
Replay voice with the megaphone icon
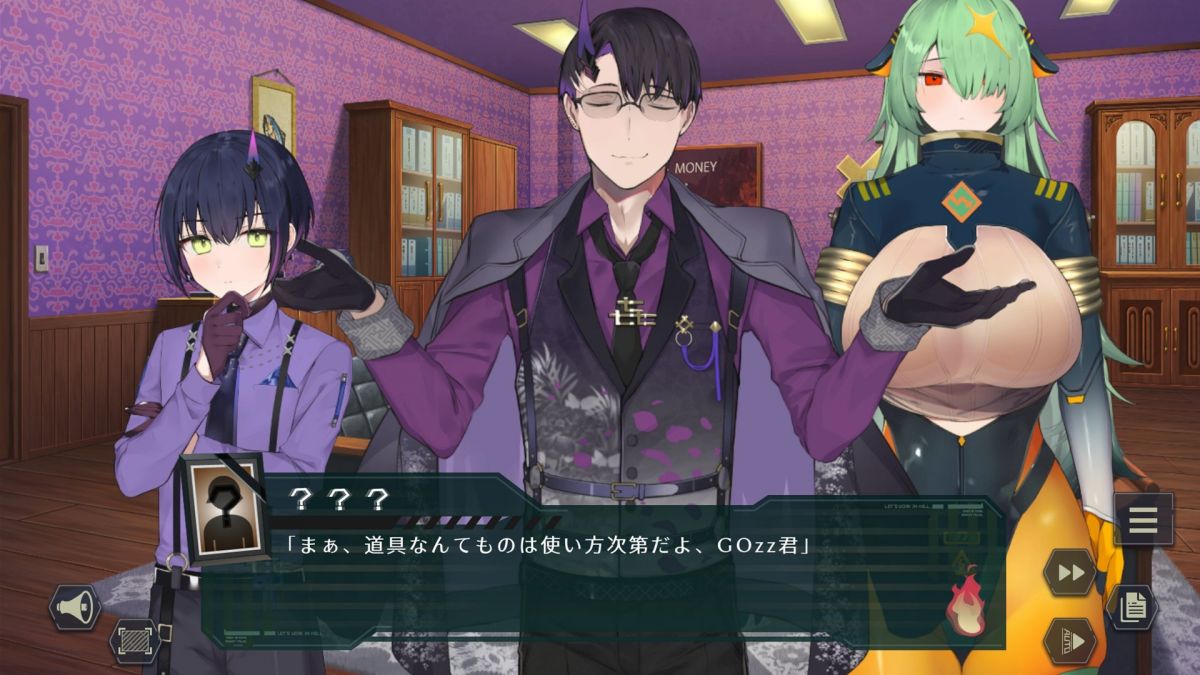(75, 607)
